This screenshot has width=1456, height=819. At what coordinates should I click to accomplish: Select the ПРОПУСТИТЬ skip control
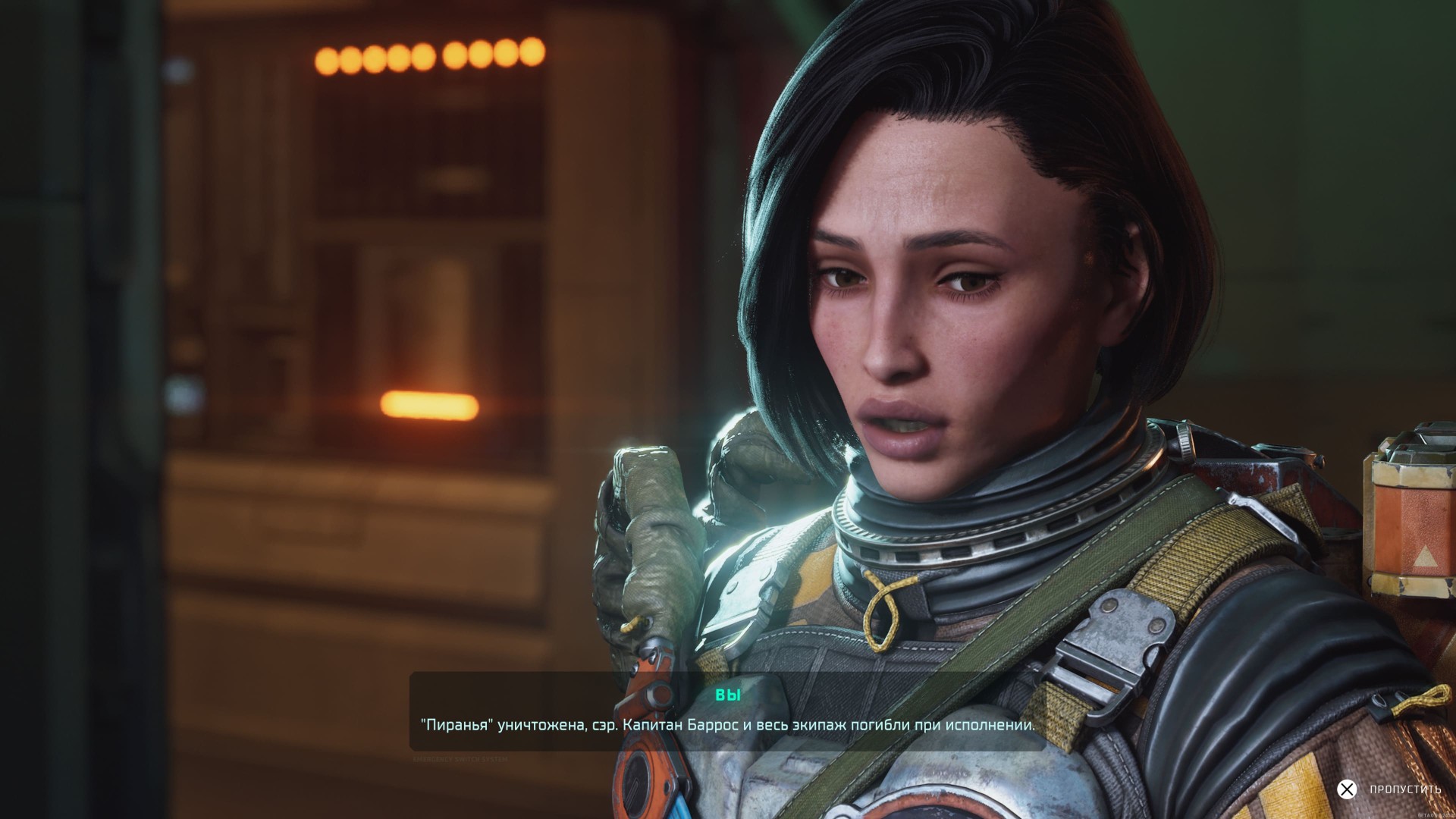coord(1407,791)
